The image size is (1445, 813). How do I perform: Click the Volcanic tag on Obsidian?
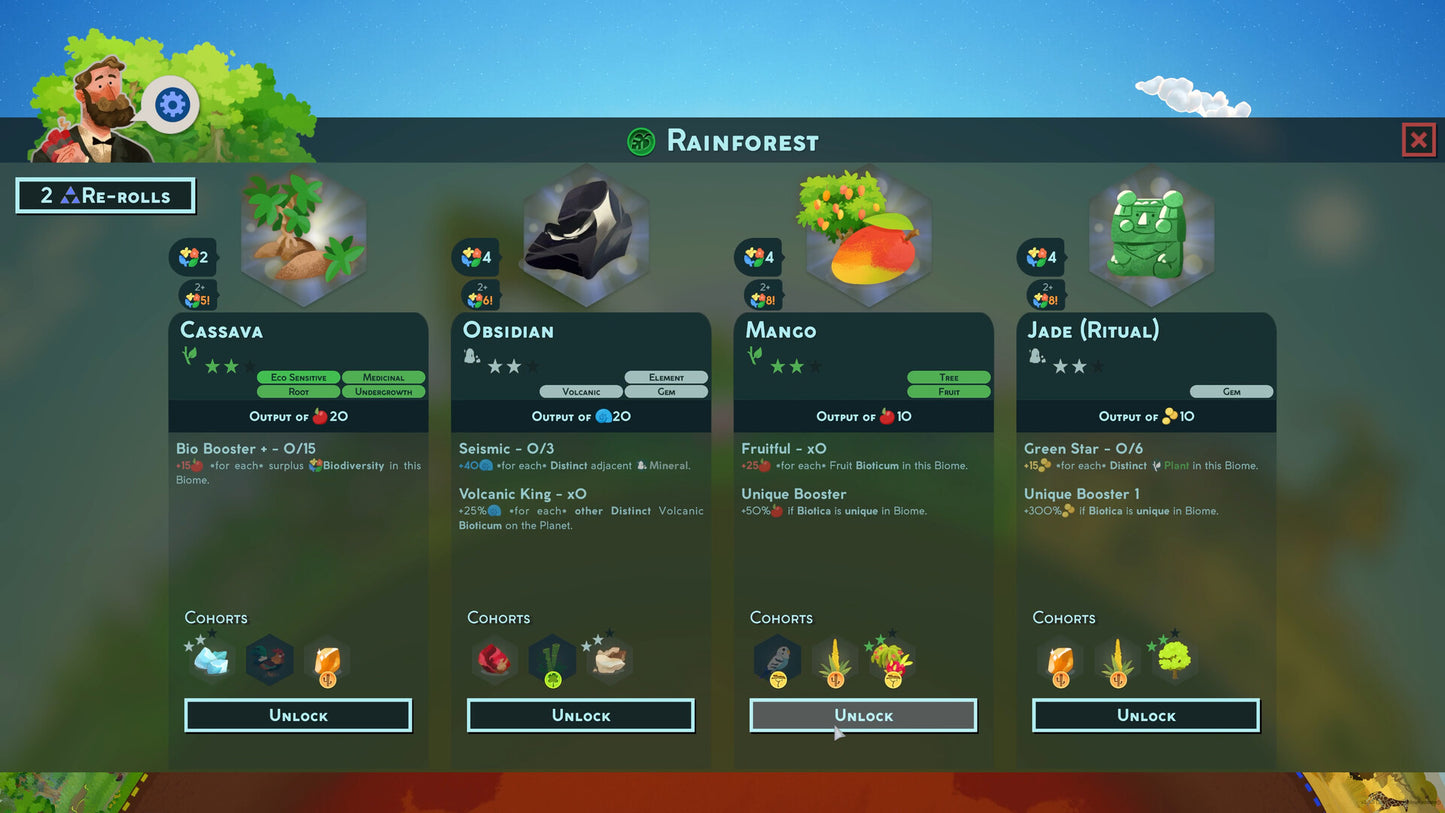point(581,392)
